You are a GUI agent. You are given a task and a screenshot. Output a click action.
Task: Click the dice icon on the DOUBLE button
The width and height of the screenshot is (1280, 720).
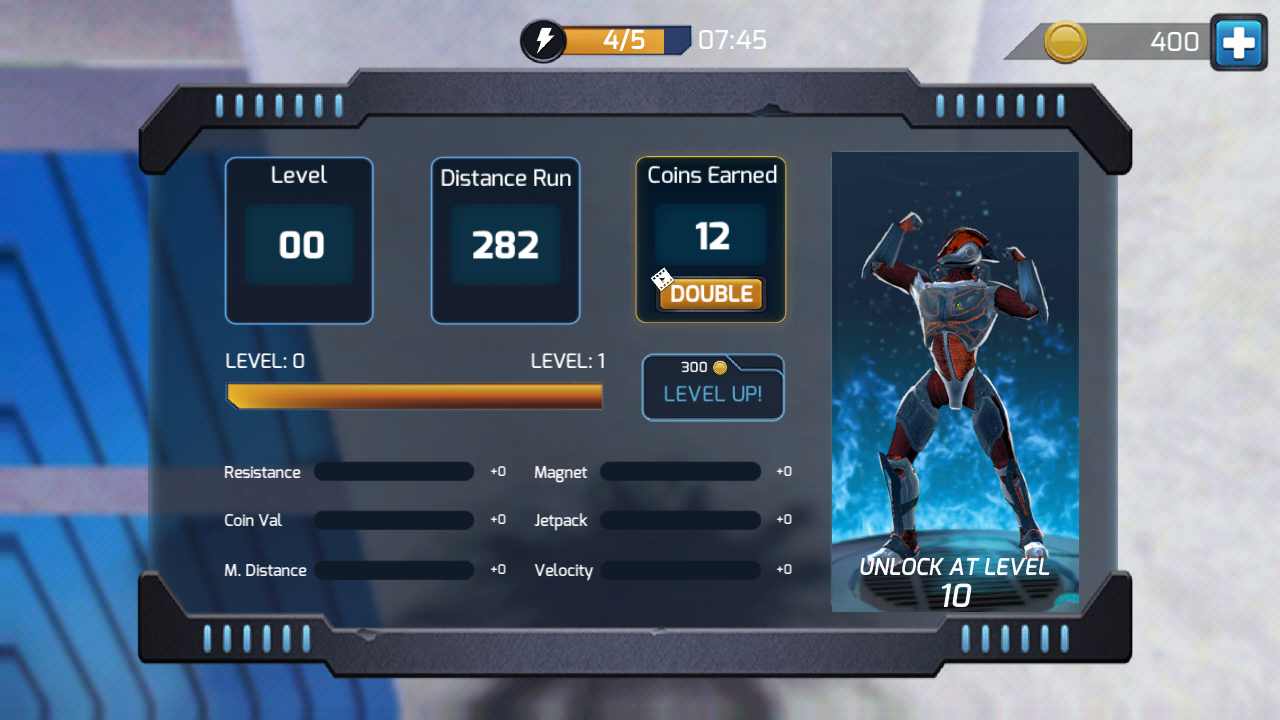662,280
